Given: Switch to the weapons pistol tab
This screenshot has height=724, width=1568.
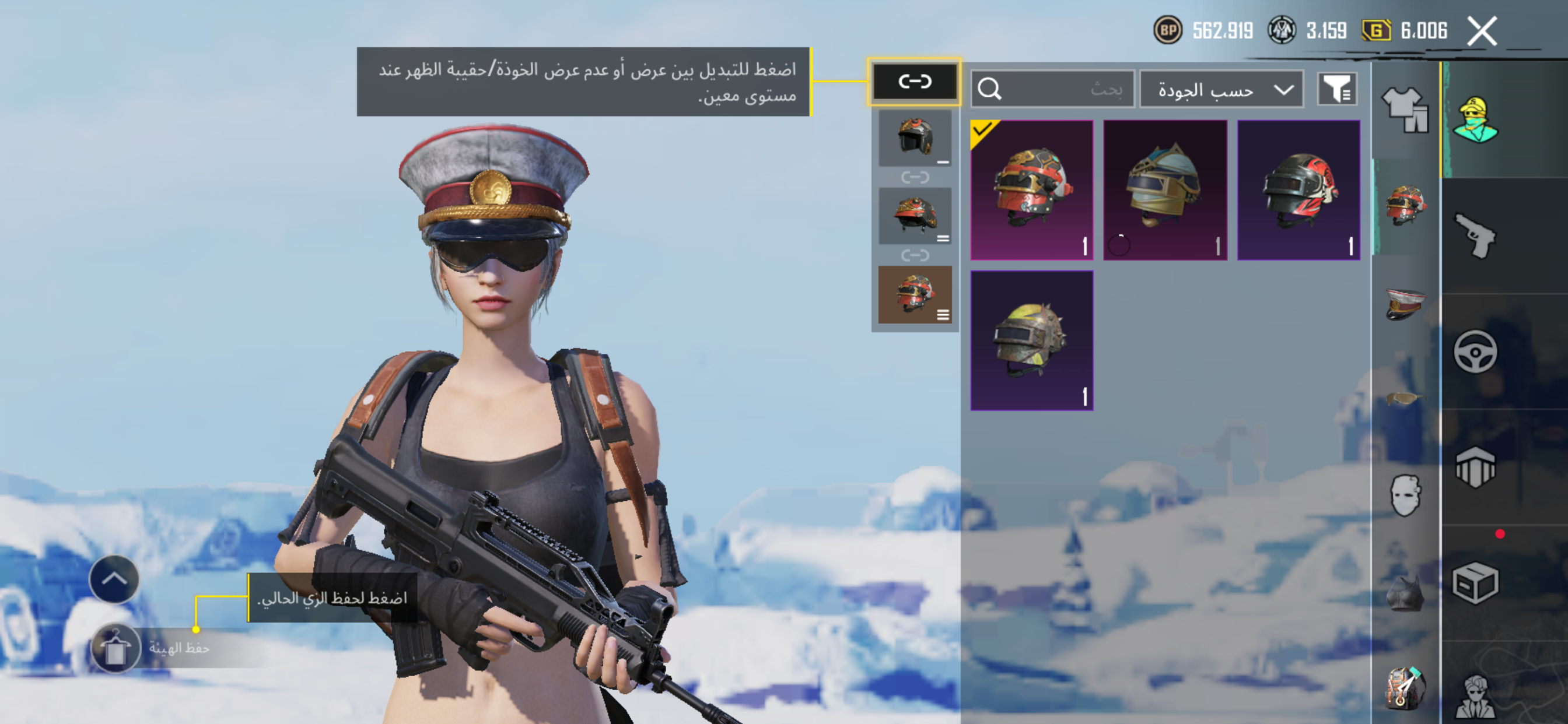Looking at the screenshot, I should tap(1474, 236).
